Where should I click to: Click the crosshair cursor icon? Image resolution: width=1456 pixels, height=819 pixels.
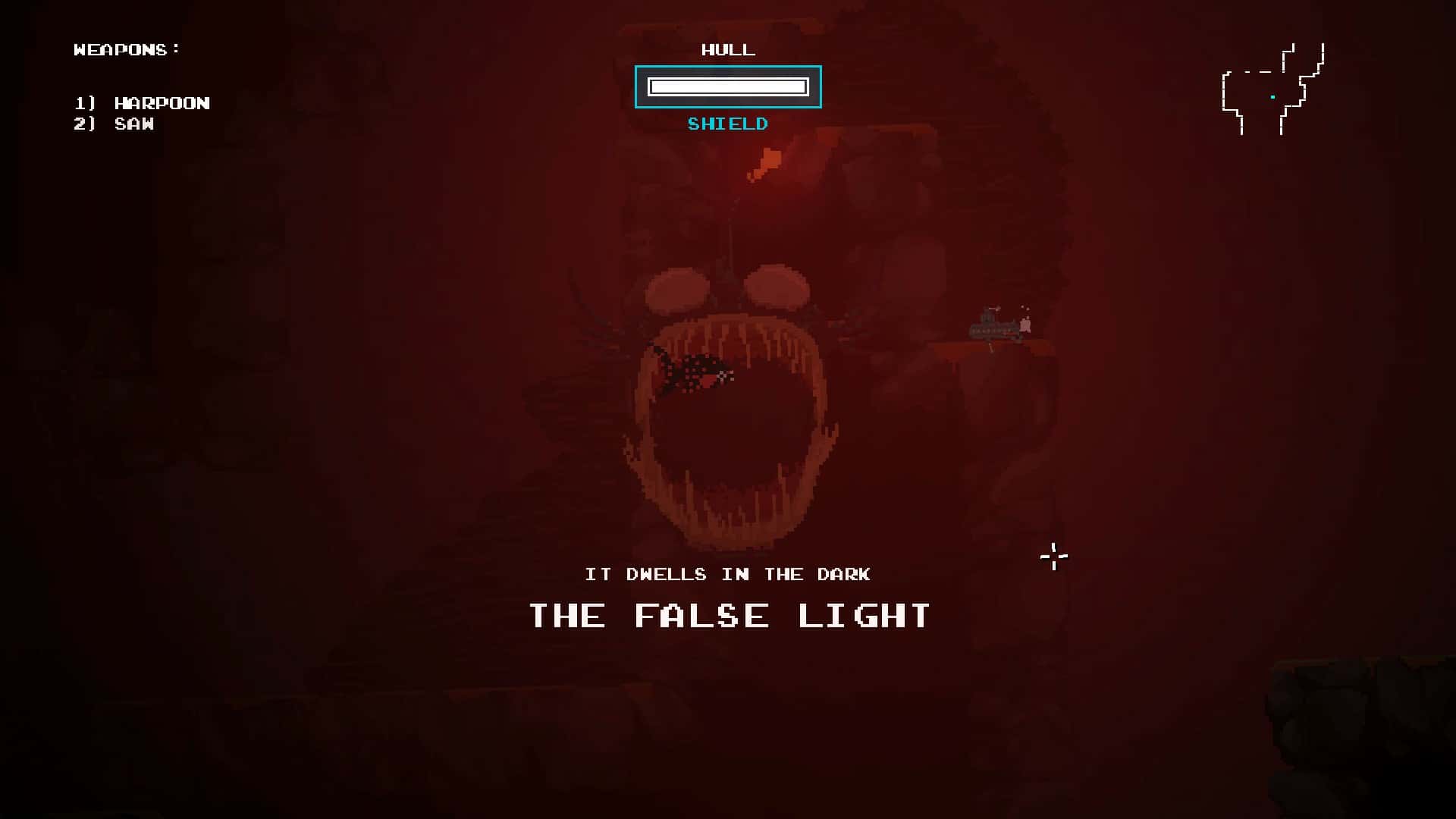pyautogui.click(x=1053, y=557)
